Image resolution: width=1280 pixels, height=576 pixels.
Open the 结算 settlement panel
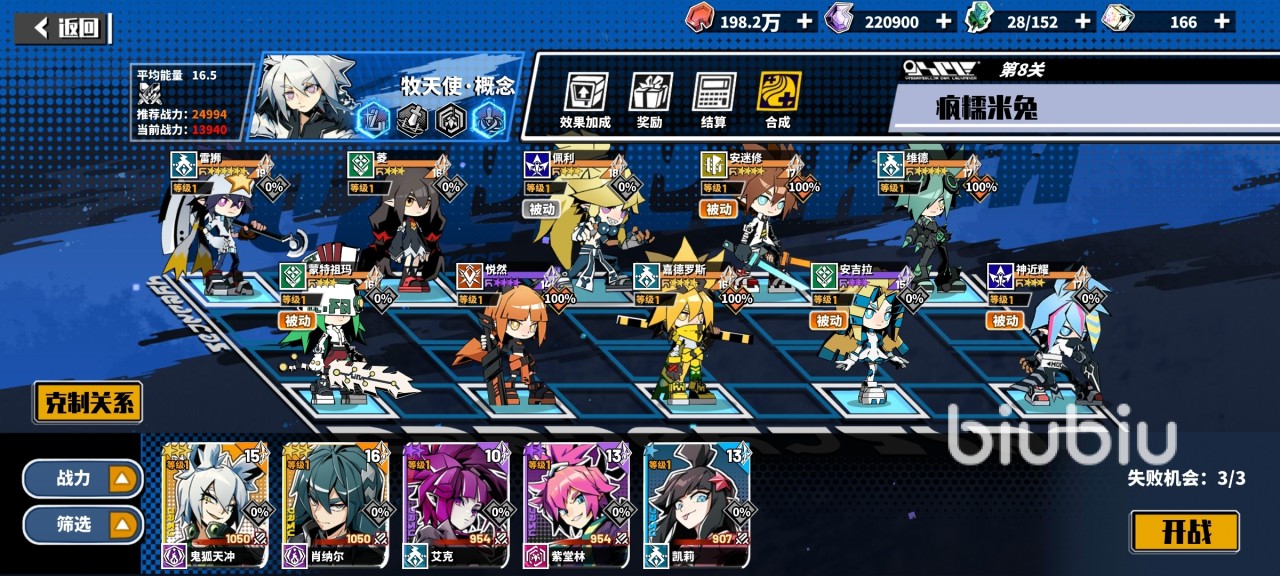[714, 100]
